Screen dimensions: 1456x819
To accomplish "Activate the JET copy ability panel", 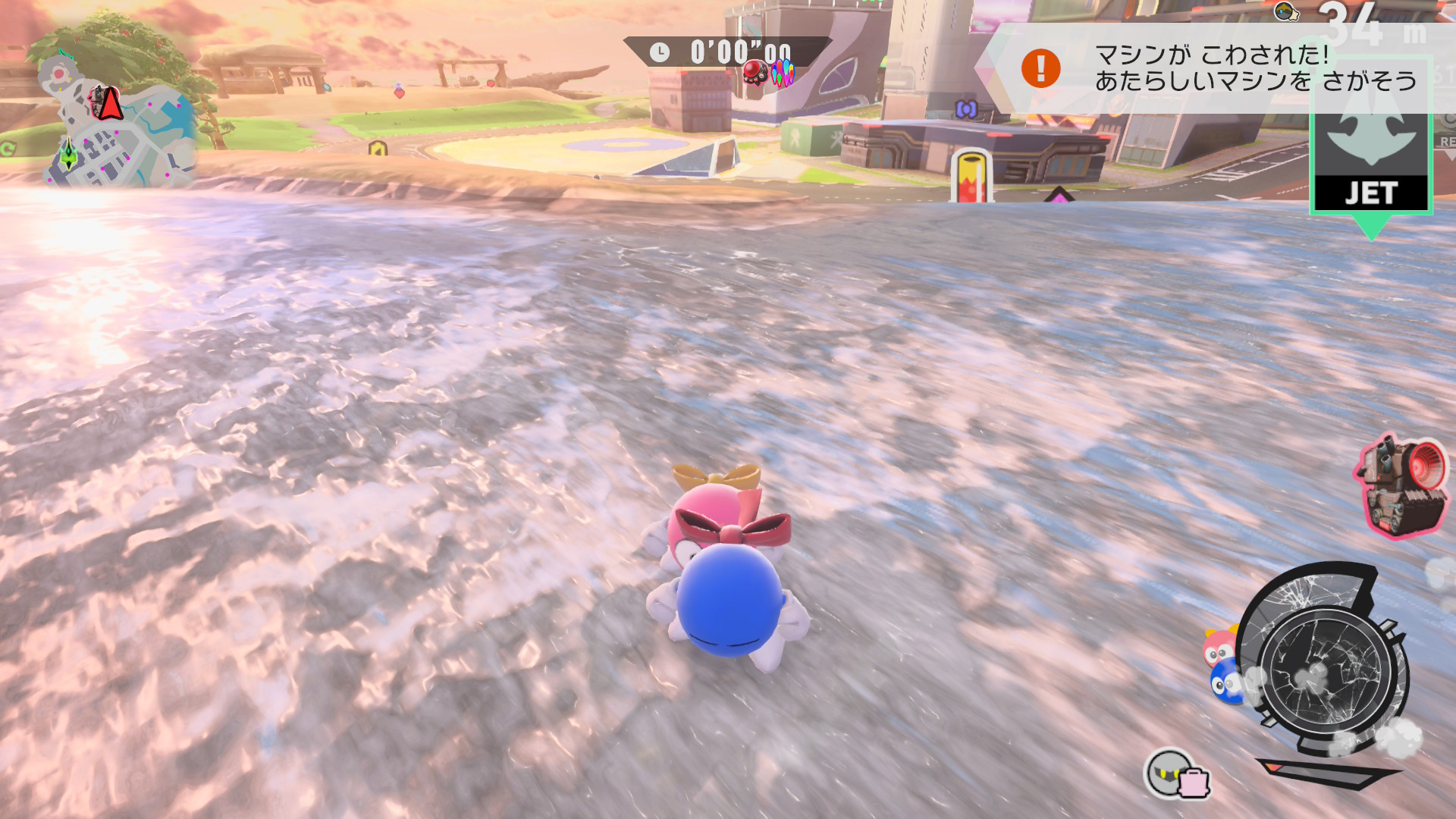I will click(x=1371, y=163).
